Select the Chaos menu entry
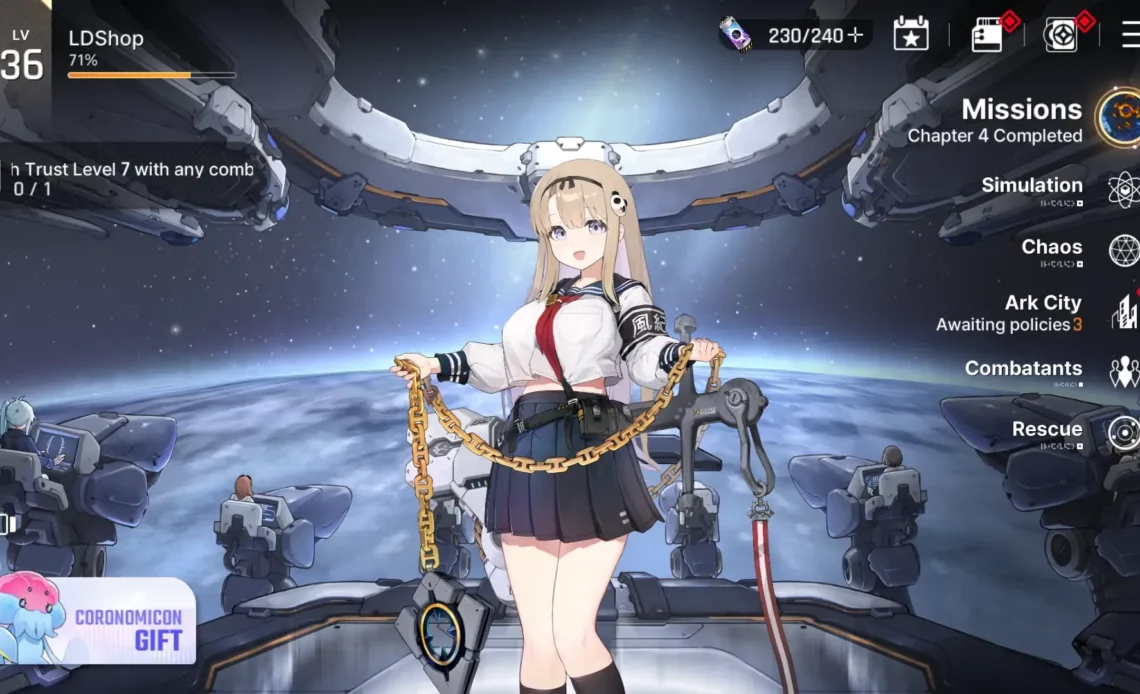Screen dimensions: 1140x694 click(1051, 248)
